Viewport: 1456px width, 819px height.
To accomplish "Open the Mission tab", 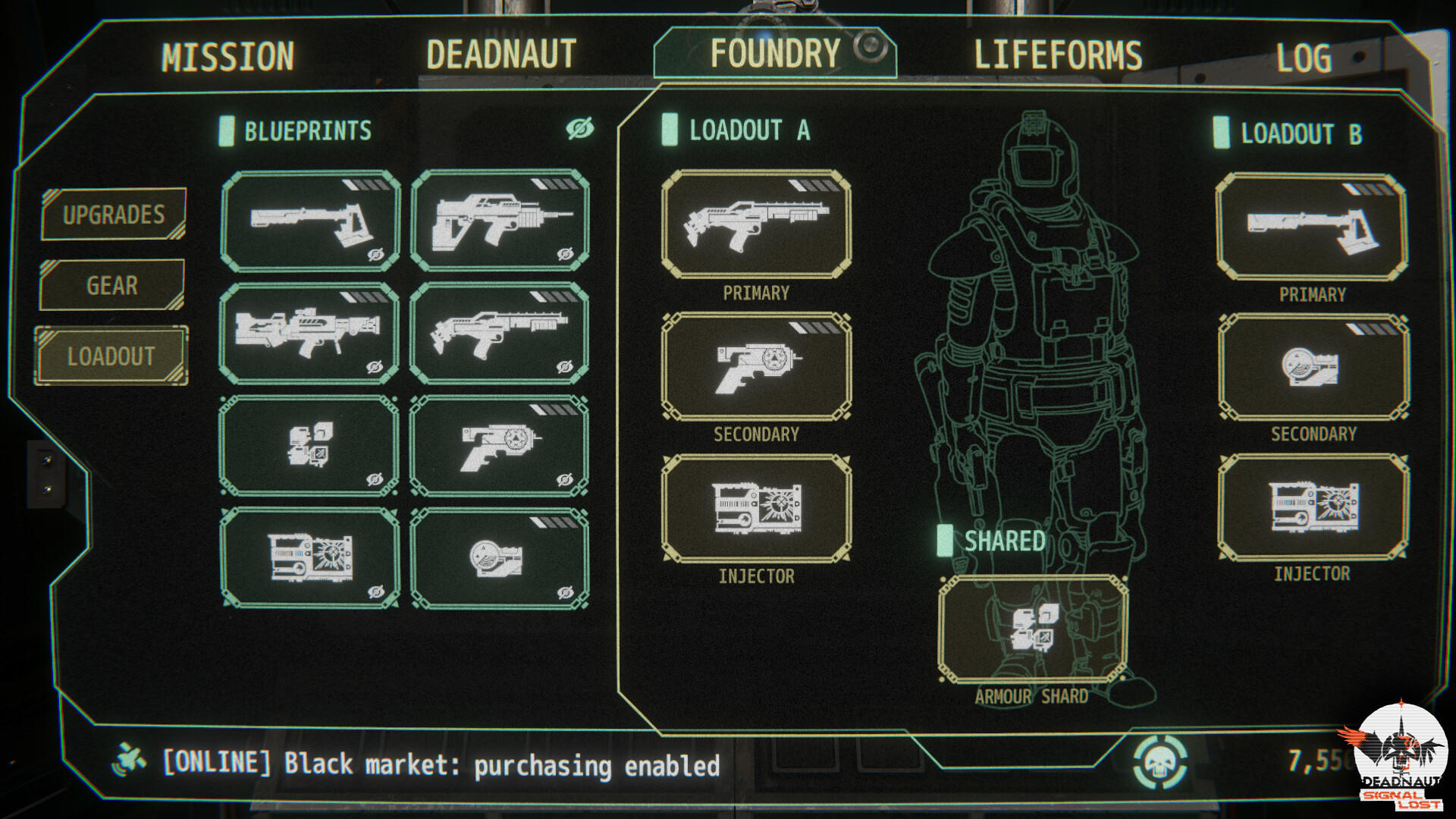I will pos(227,53).
